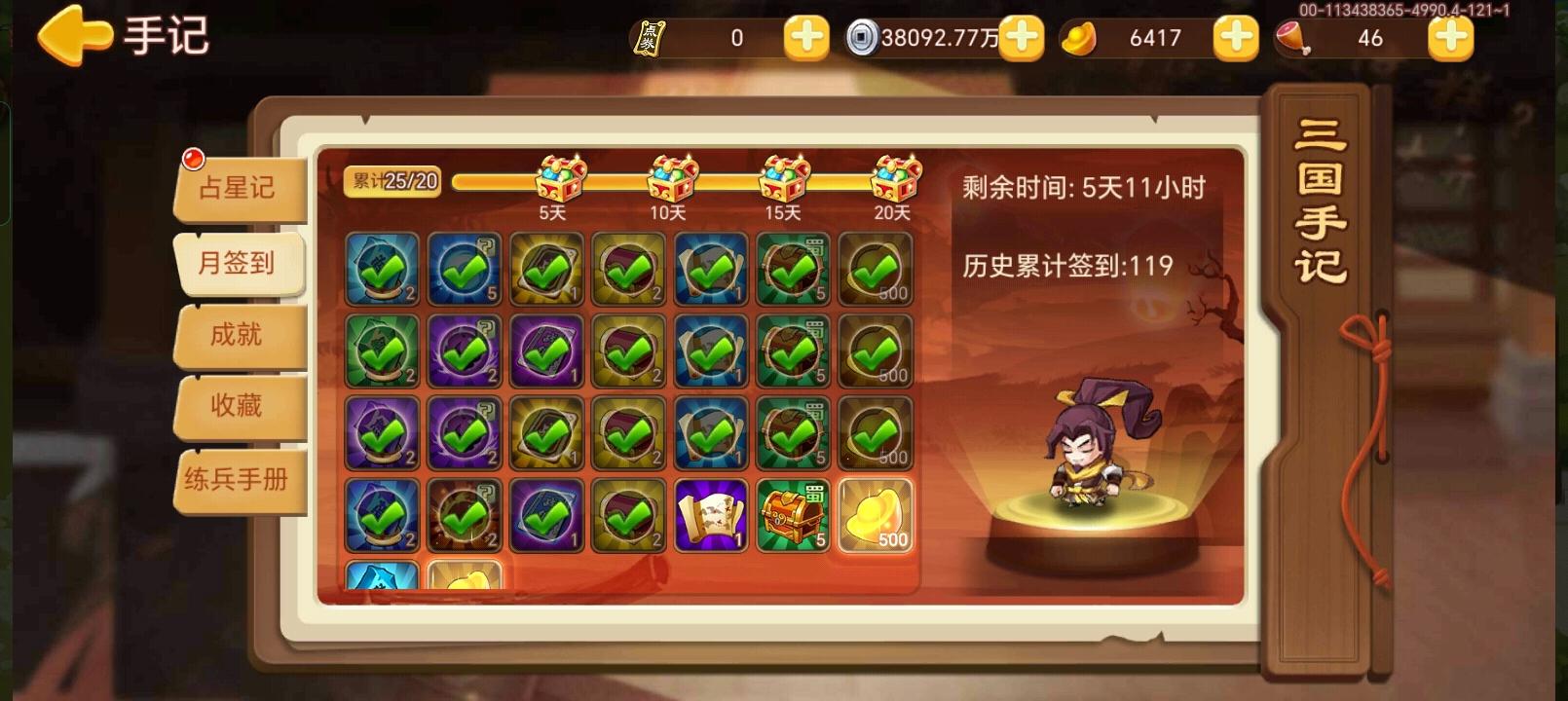
Task: Add 点券 with its plus button
Action: (x=804, y=39)
